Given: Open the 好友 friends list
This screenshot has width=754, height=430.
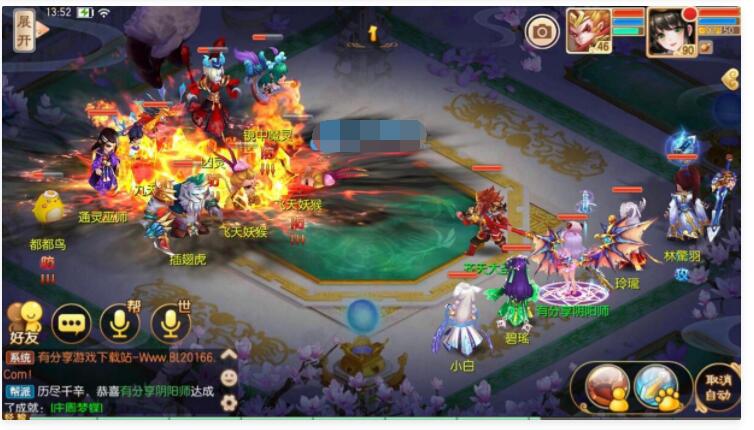Looking at the screenshot, I should point(23,323).
